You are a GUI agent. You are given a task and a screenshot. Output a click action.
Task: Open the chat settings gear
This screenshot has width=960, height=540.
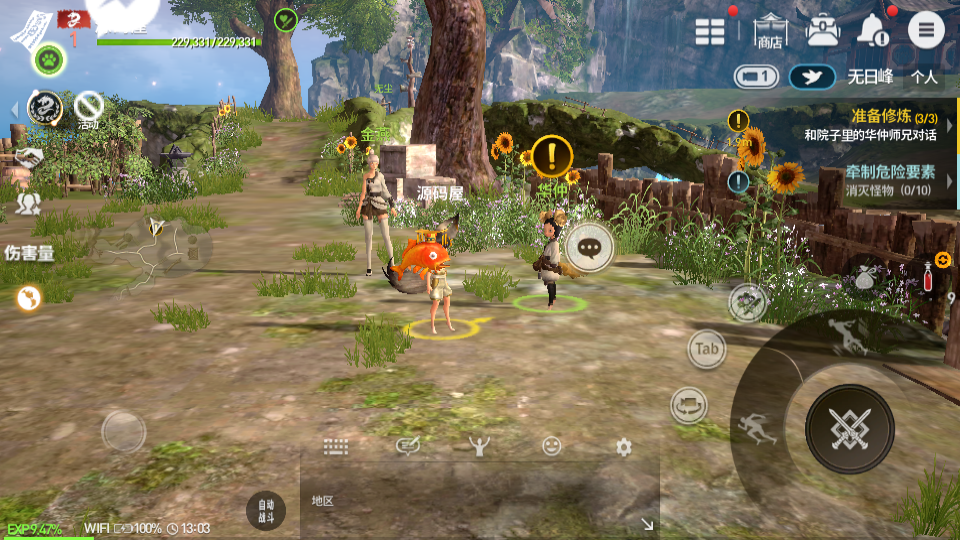click(624, 447)
